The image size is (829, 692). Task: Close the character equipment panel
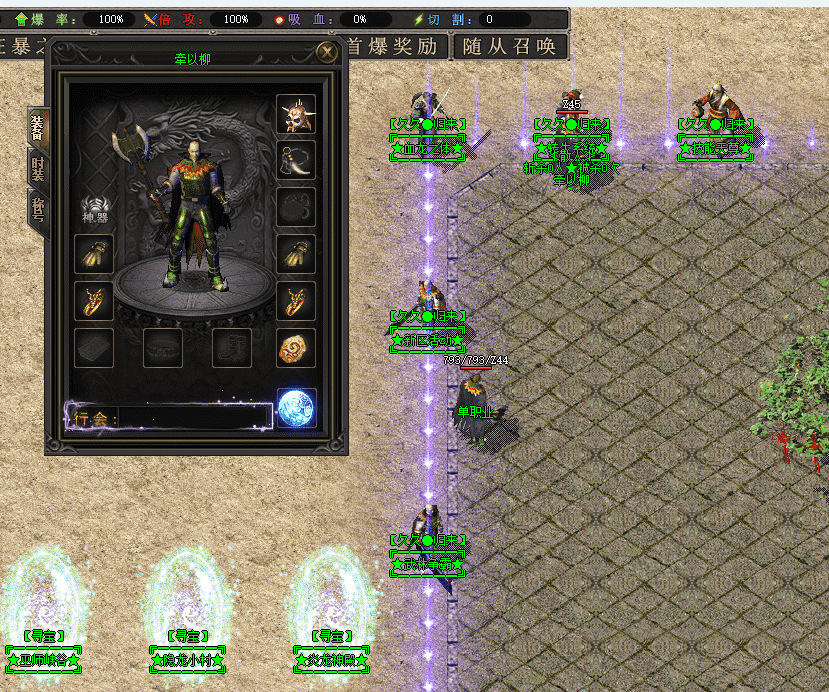click(325, 51)
